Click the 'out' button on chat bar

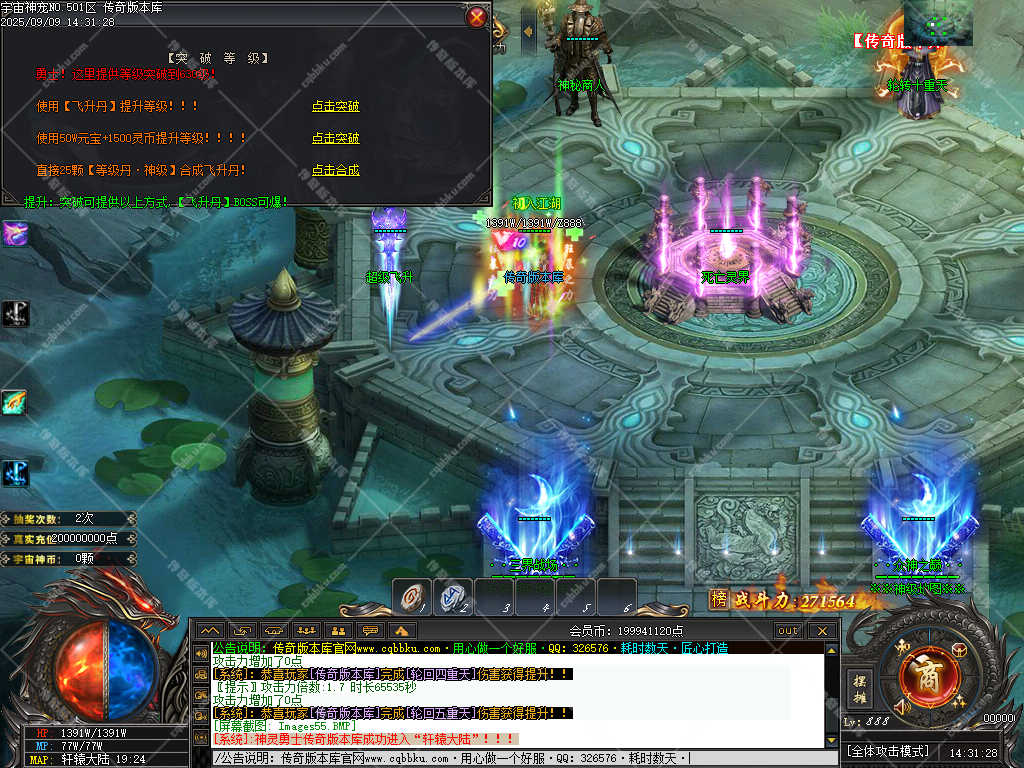pos(789,631)
